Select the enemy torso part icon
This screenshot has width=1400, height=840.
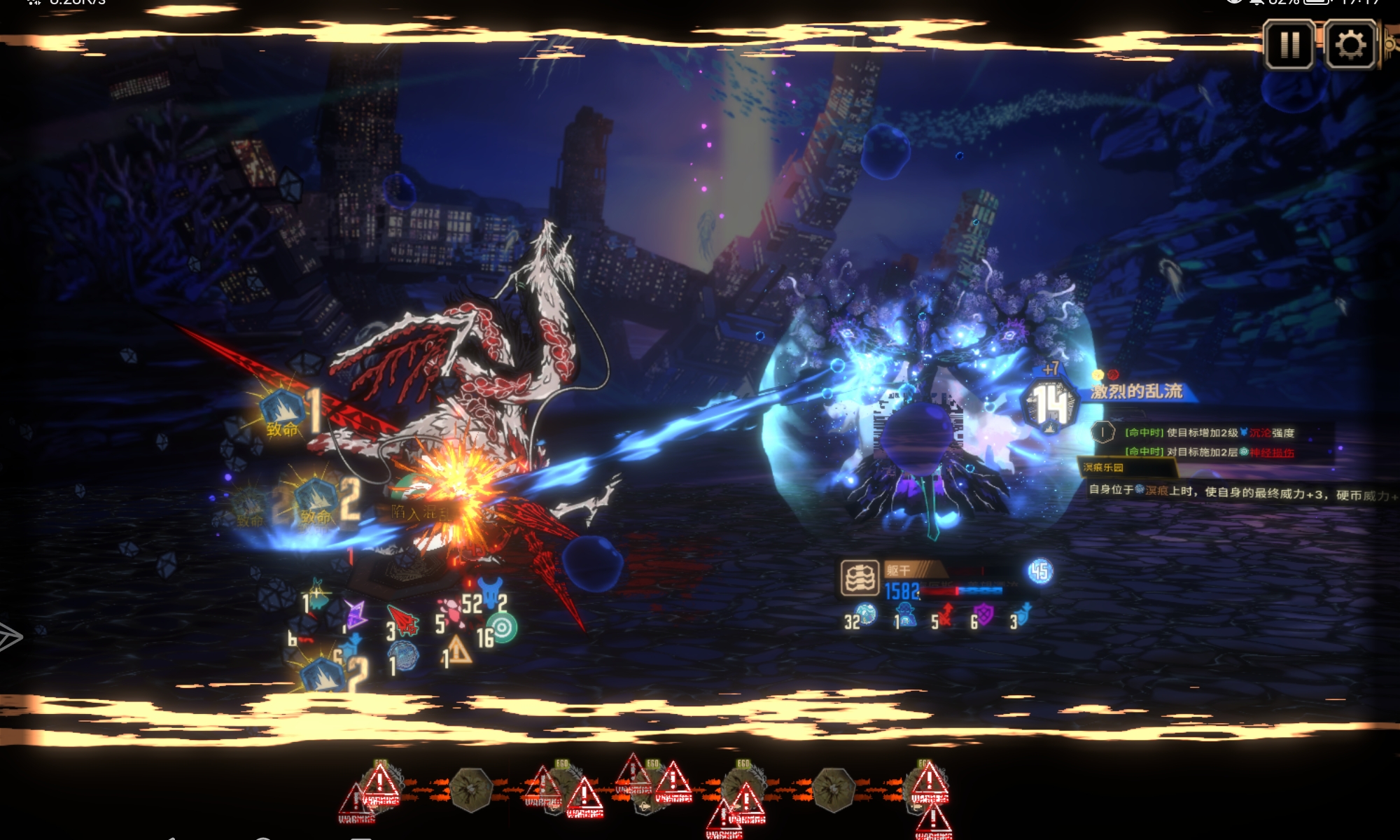pos(859,578)
